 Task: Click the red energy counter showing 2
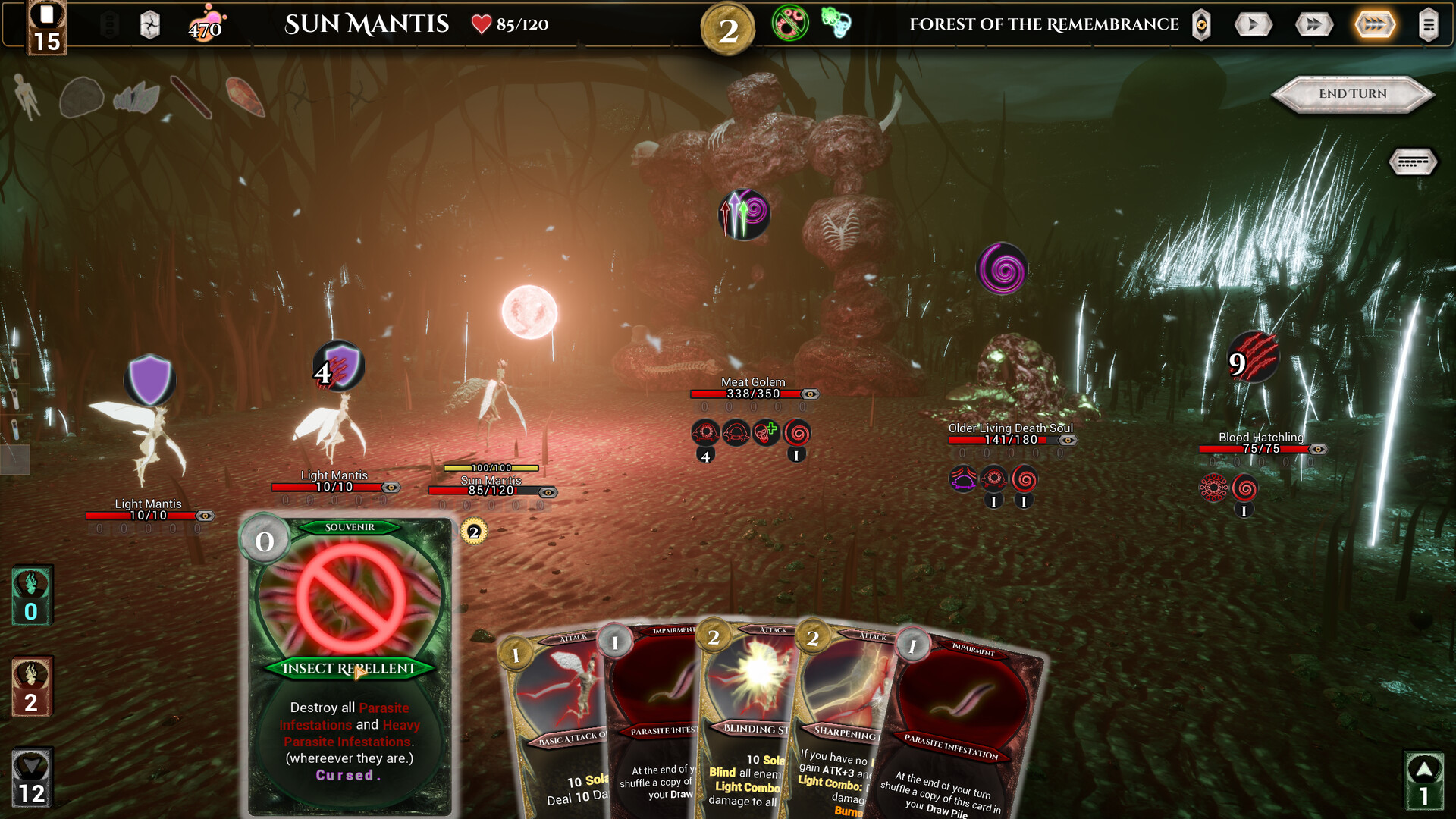point(32,687)
